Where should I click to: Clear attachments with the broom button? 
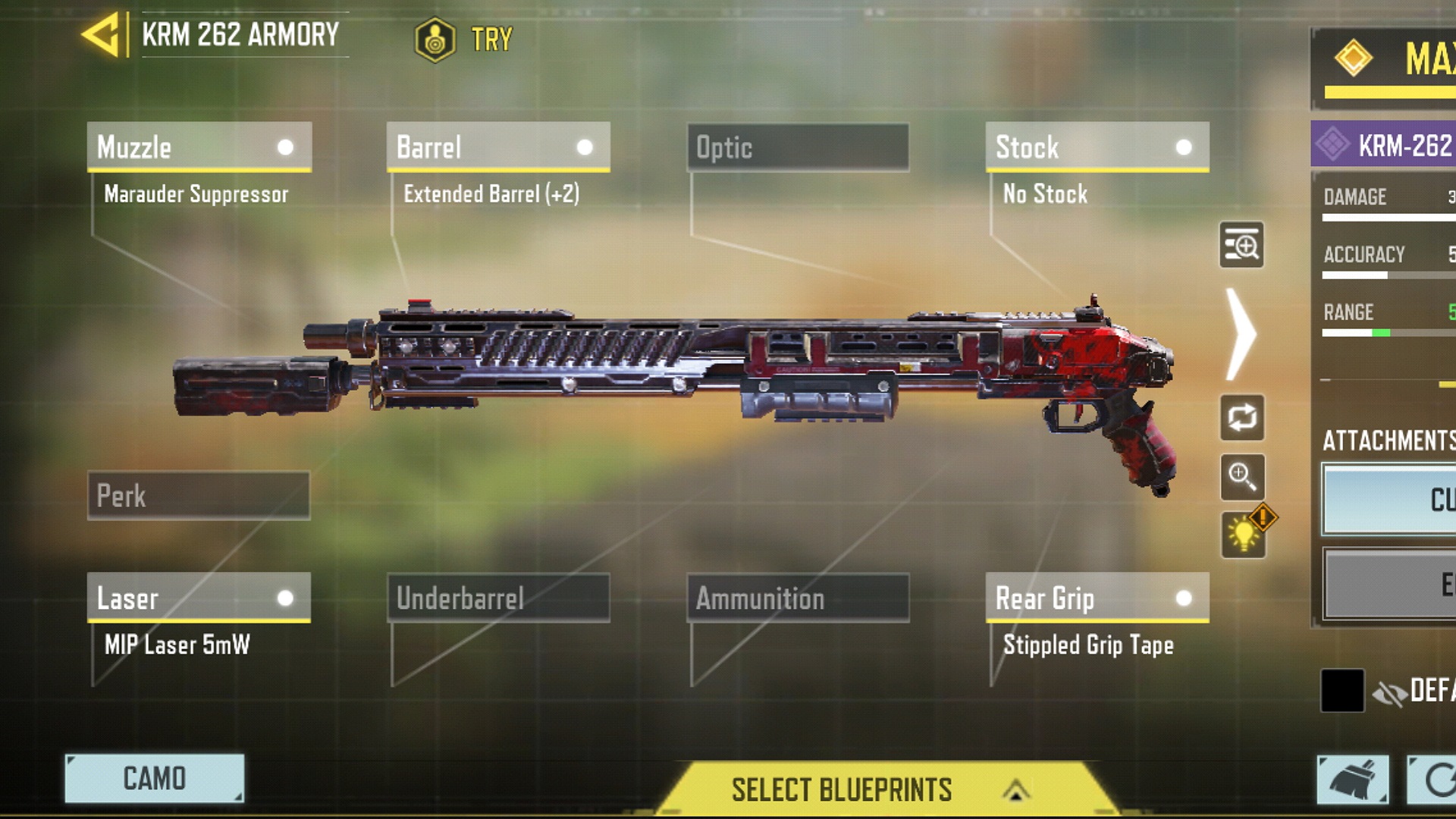(x=1352, y=780)
